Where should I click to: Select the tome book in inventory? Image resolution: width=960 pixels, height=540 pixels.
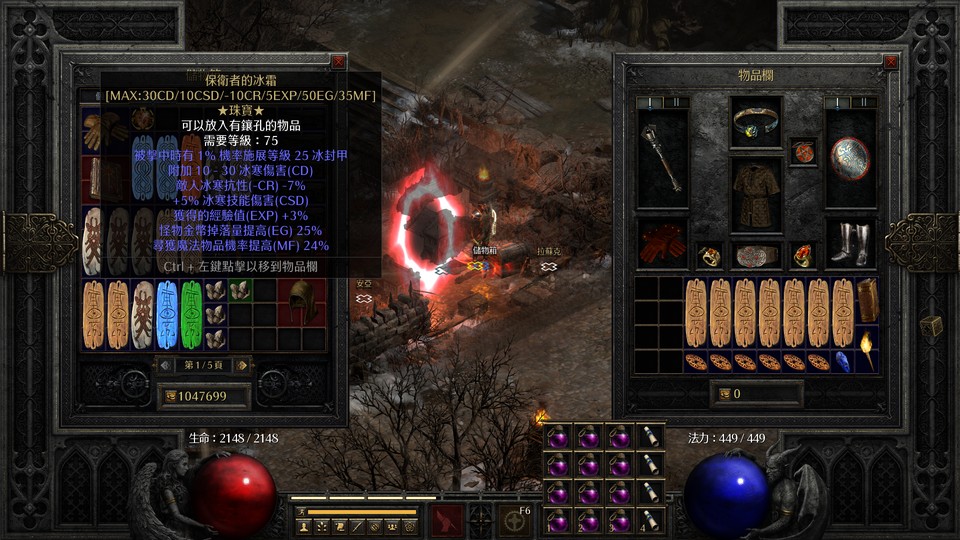tap(866, 300)
